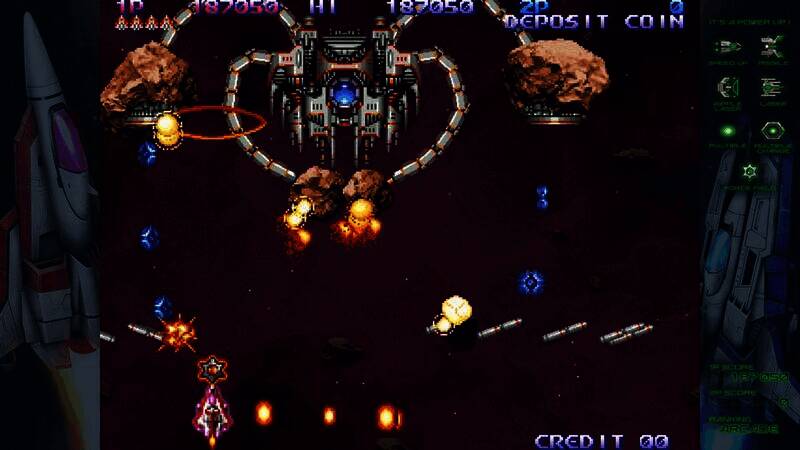
Task: Click the Multiple Change hexagon icon
Action: click(x=771, y=130)
